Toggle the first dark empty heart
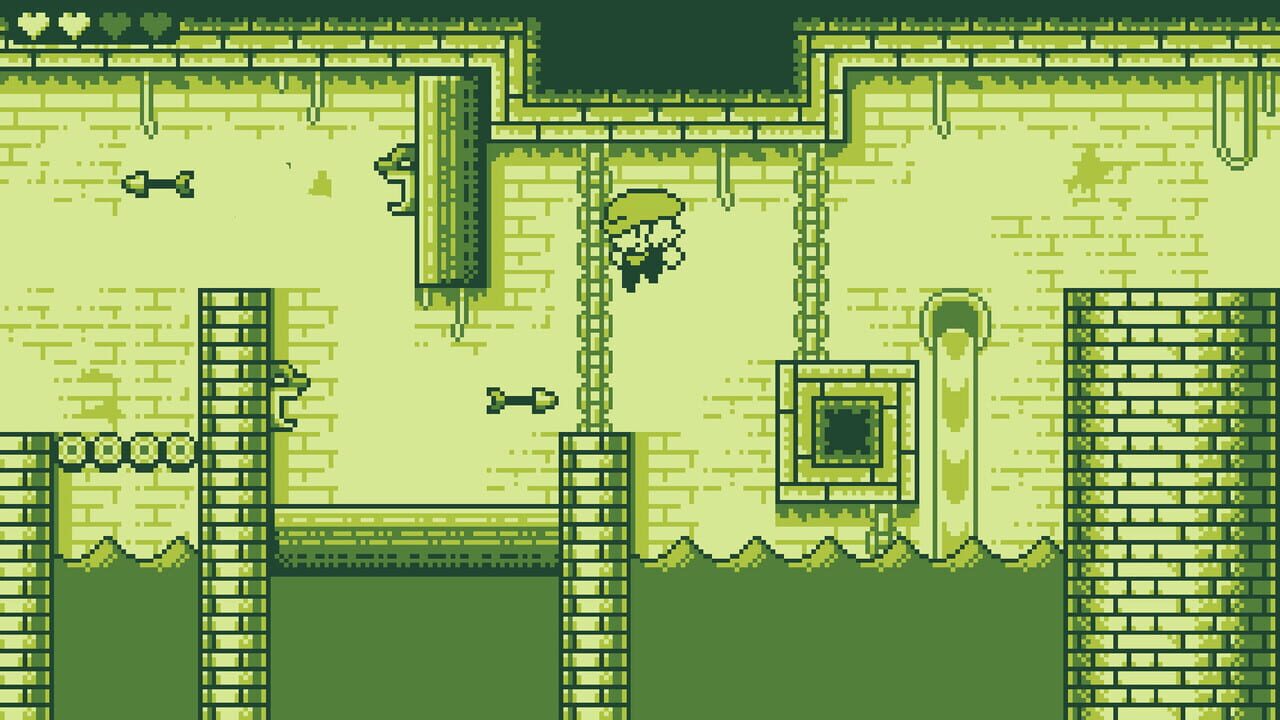Screen dimensions: 1280x720 click(114, 22)
